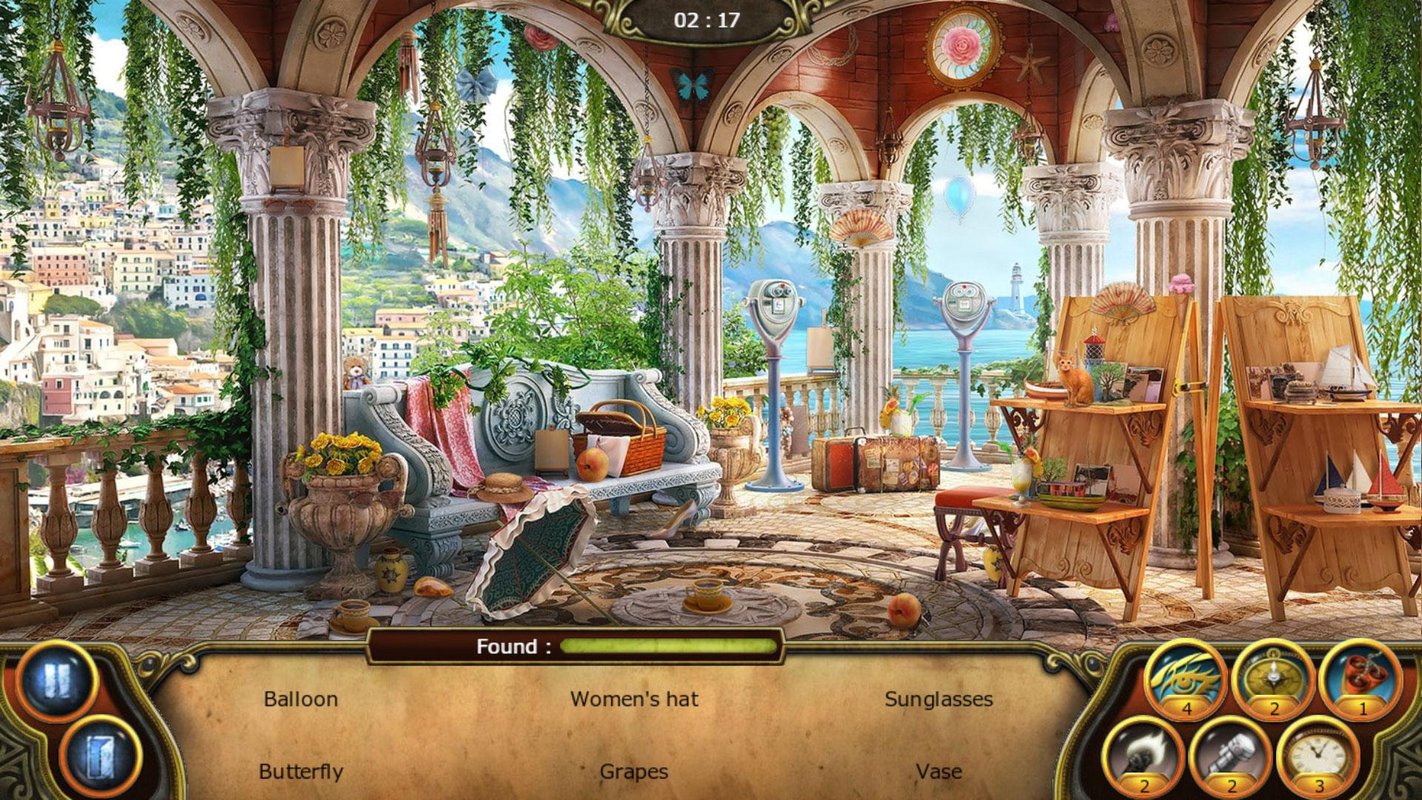
Task: Light the torch power-up
Action: click(x=1143, y=755)
